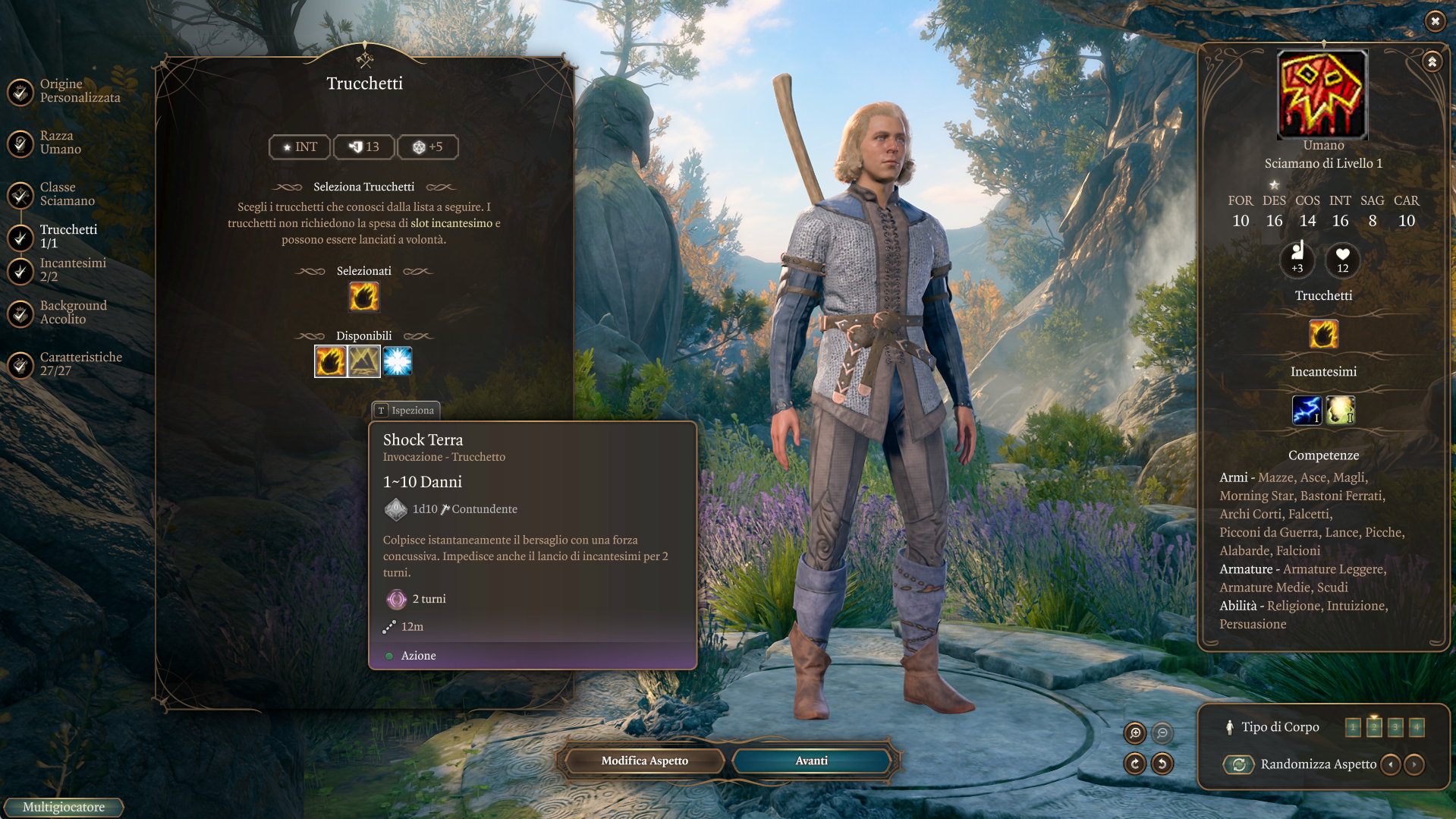Continue with the Avanti button

pos(811,761)
